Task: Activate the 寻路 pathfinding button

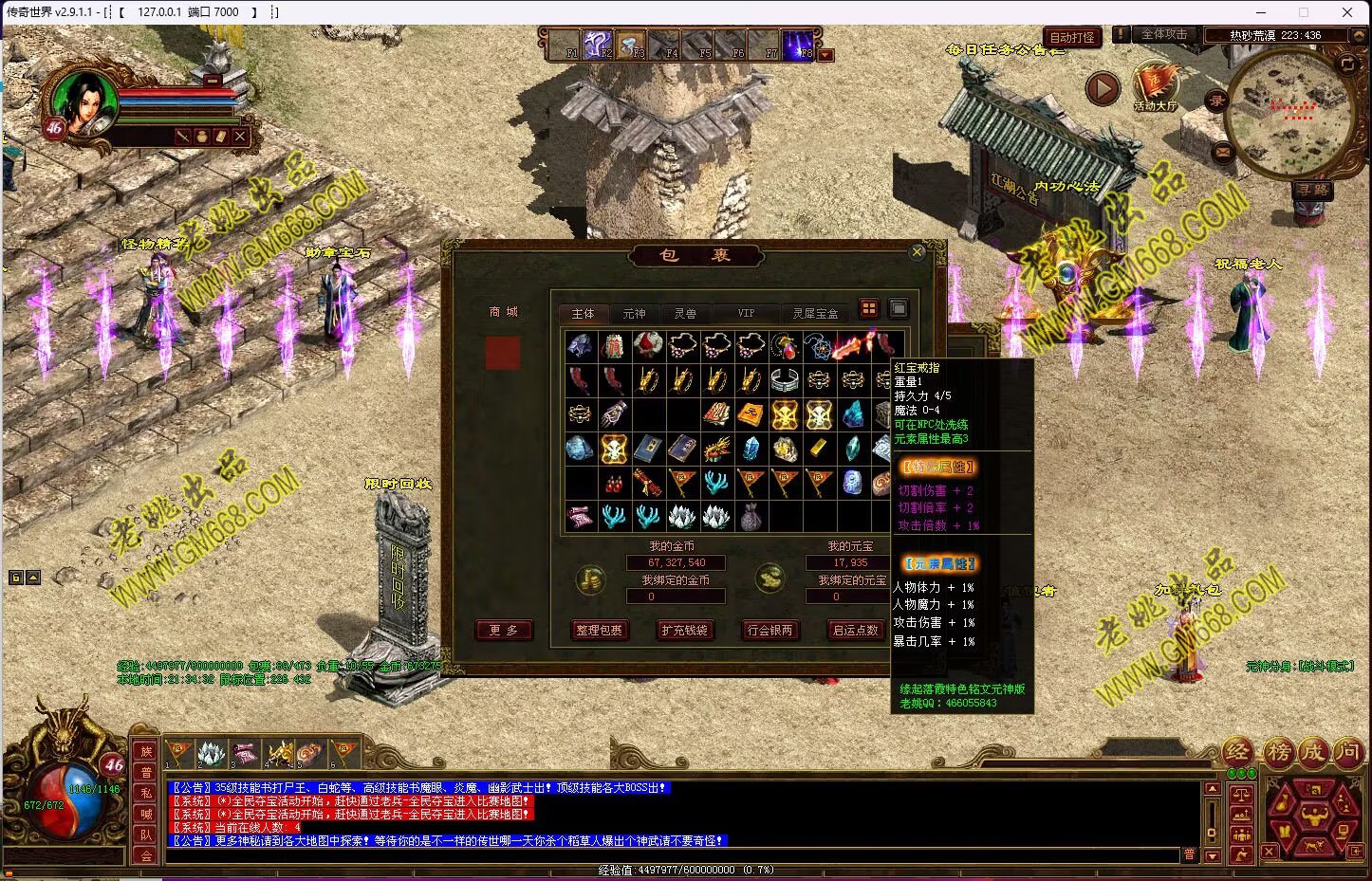Action: coord(1313,190)
